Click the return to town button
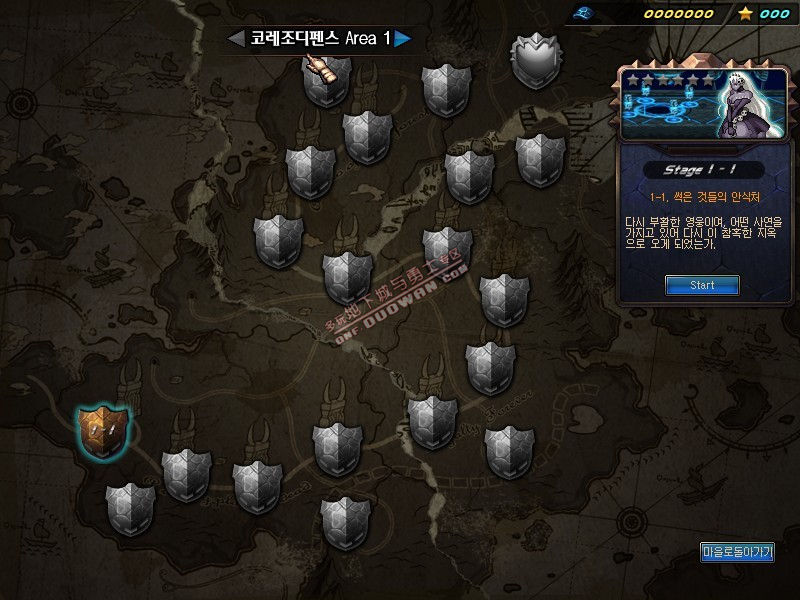 [x=738, y=552]
